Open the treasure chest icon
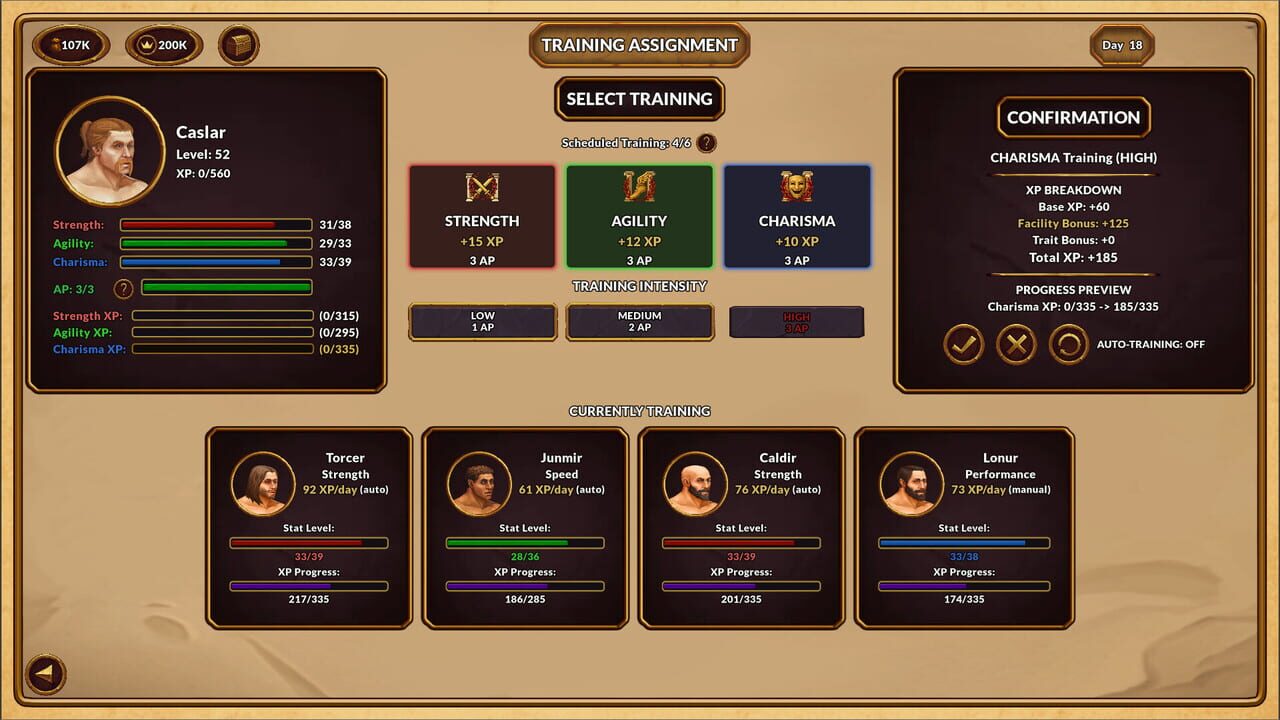The image size is (1280, 720). [238, 44]
